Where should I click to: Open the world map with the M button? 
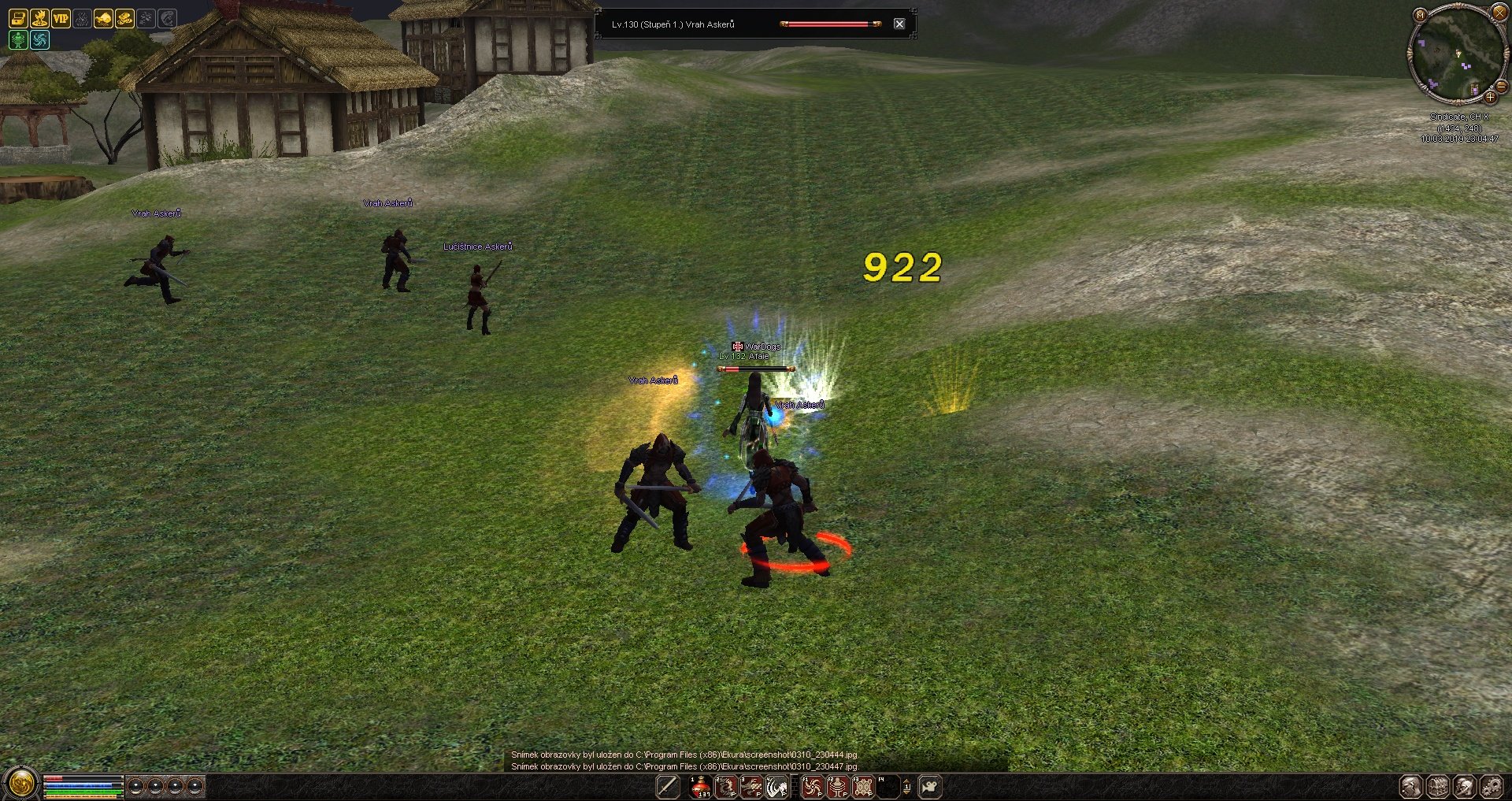(1420, 14)
